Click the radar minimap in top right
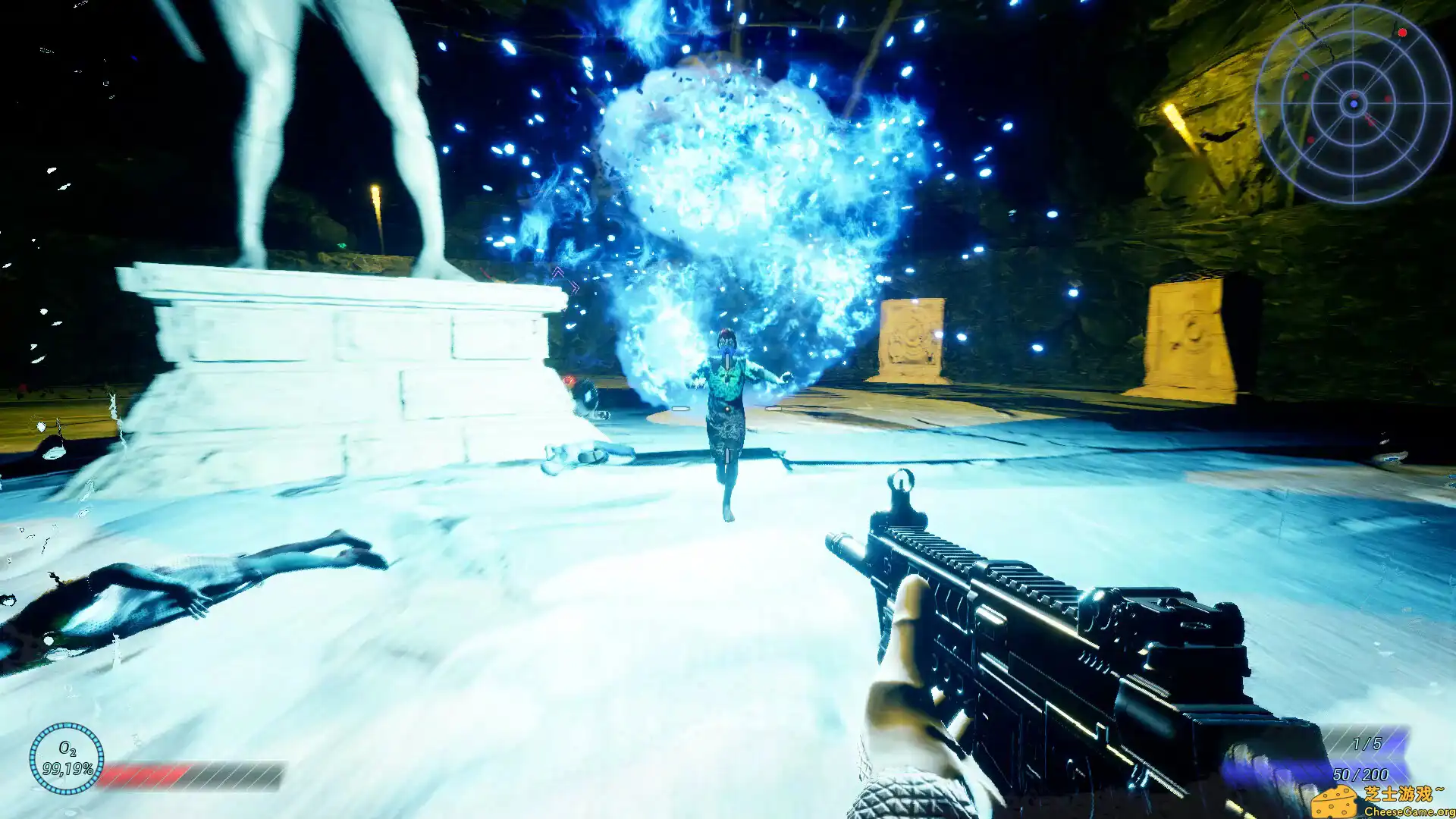The height and width of the screenshot is (819, 1456). pos(1354,99)
